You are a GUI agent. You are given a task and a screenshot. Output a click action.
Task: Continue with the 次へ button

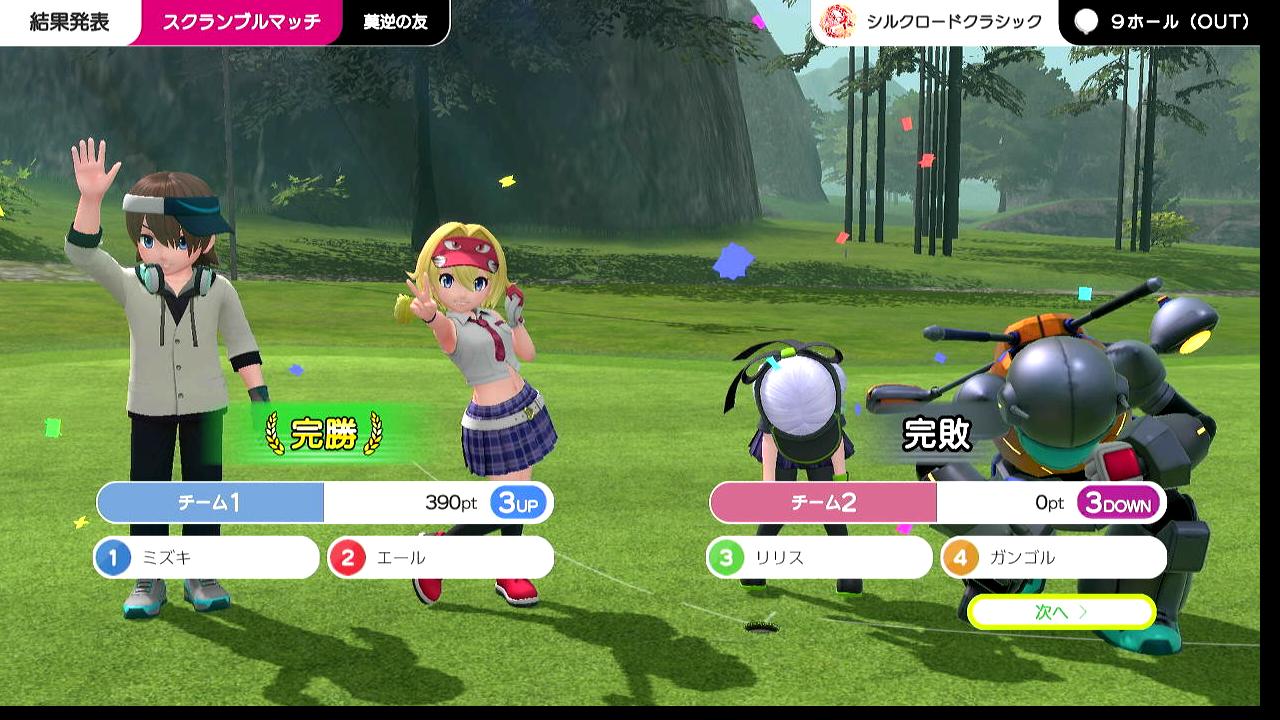tap(1061, 612)
